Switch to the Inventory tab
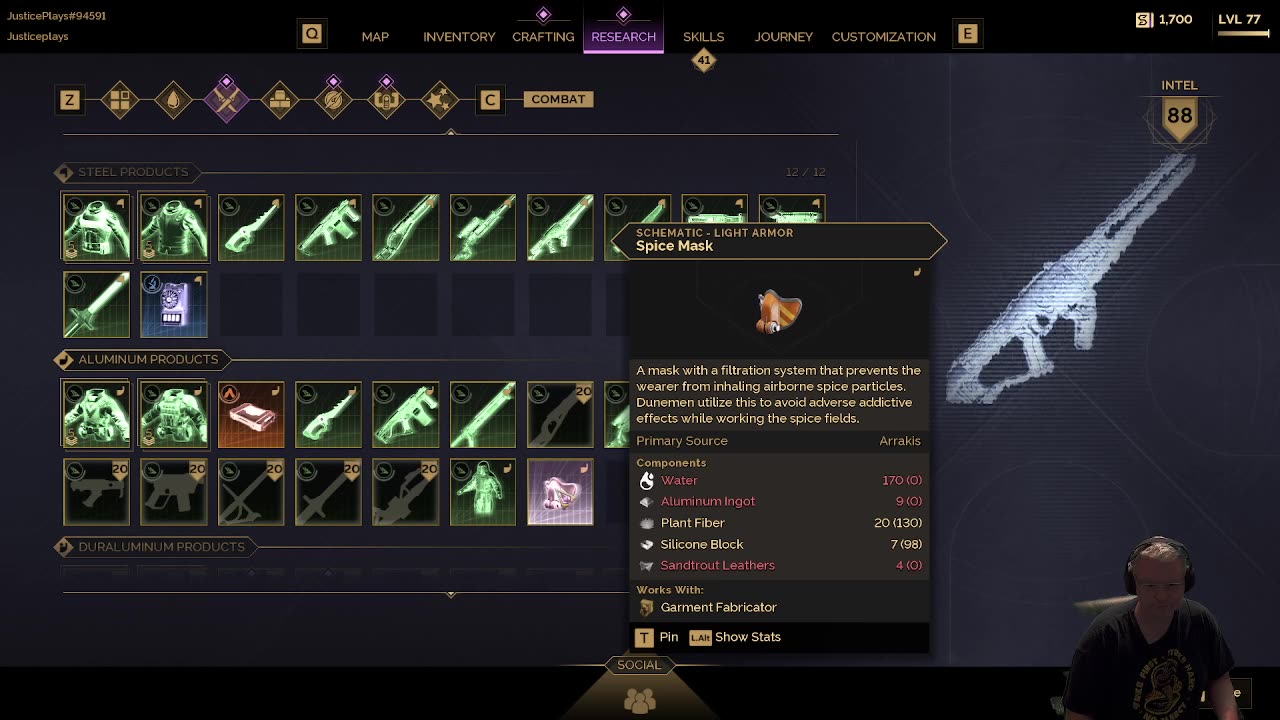This screenshot has height=720, width=1280. pos(459,37)
